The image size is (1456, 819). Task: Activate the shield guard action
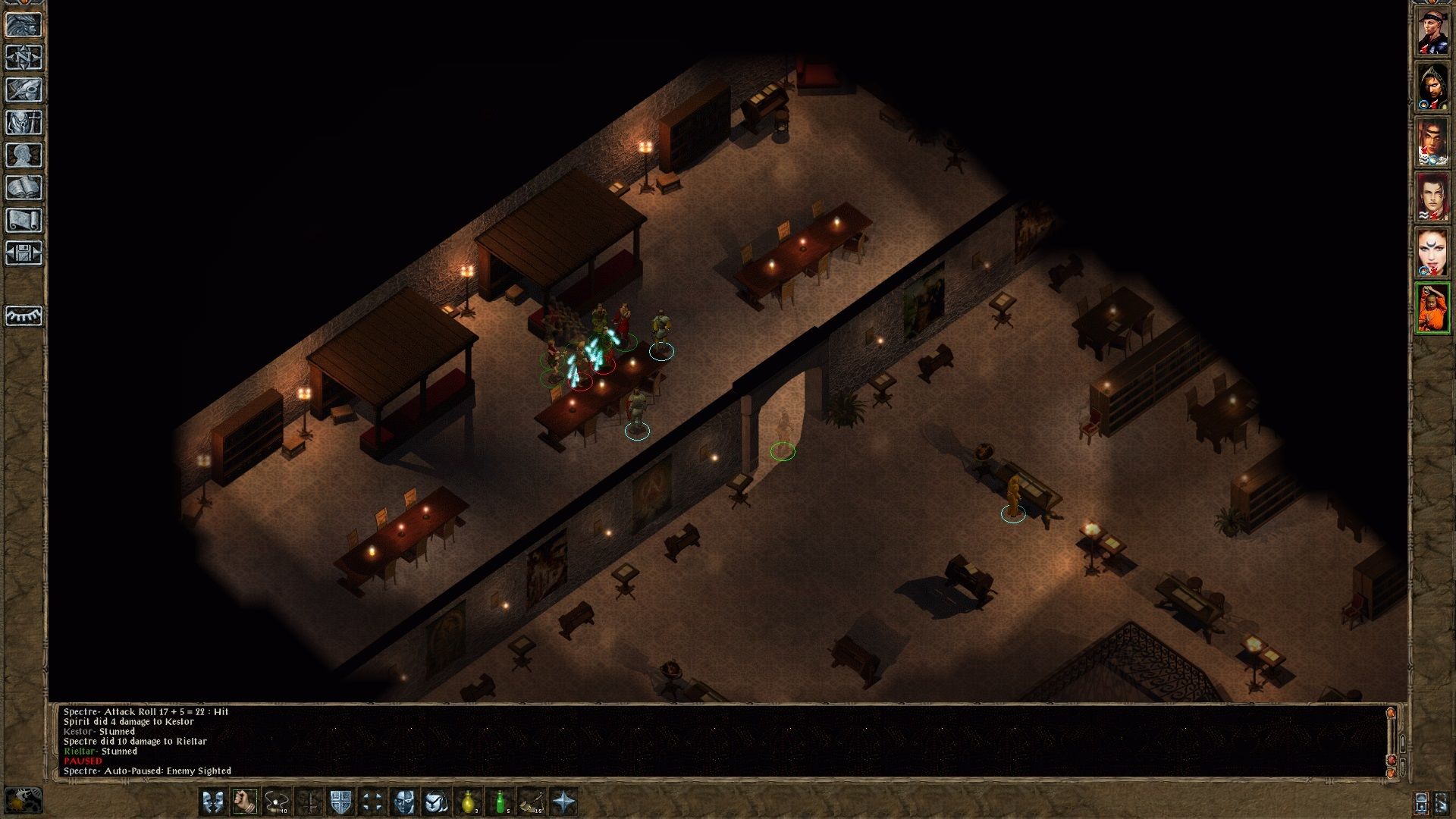pyautogui.click(x=340, y=802)
